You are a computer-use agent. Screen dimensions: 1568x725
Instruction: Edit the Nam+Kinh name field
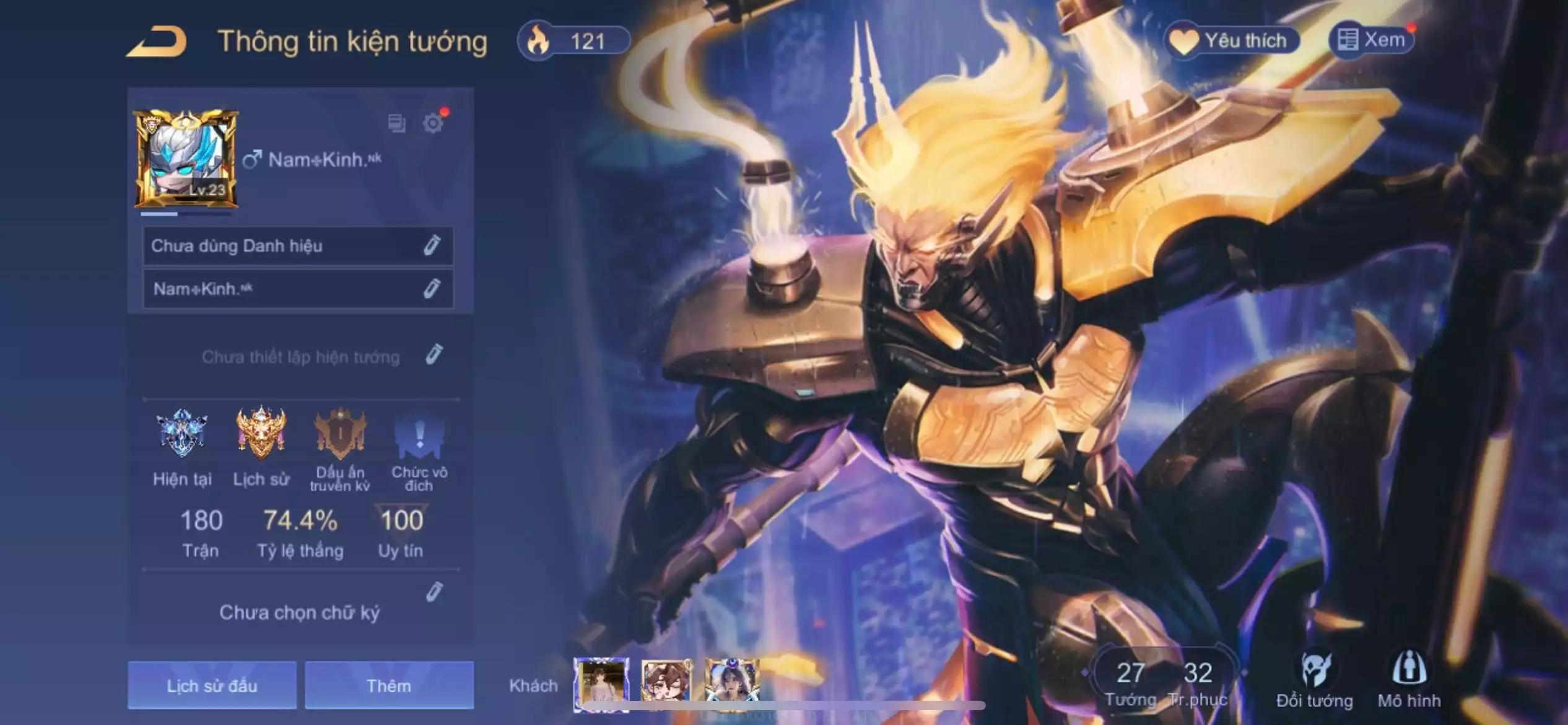(432, 289)
